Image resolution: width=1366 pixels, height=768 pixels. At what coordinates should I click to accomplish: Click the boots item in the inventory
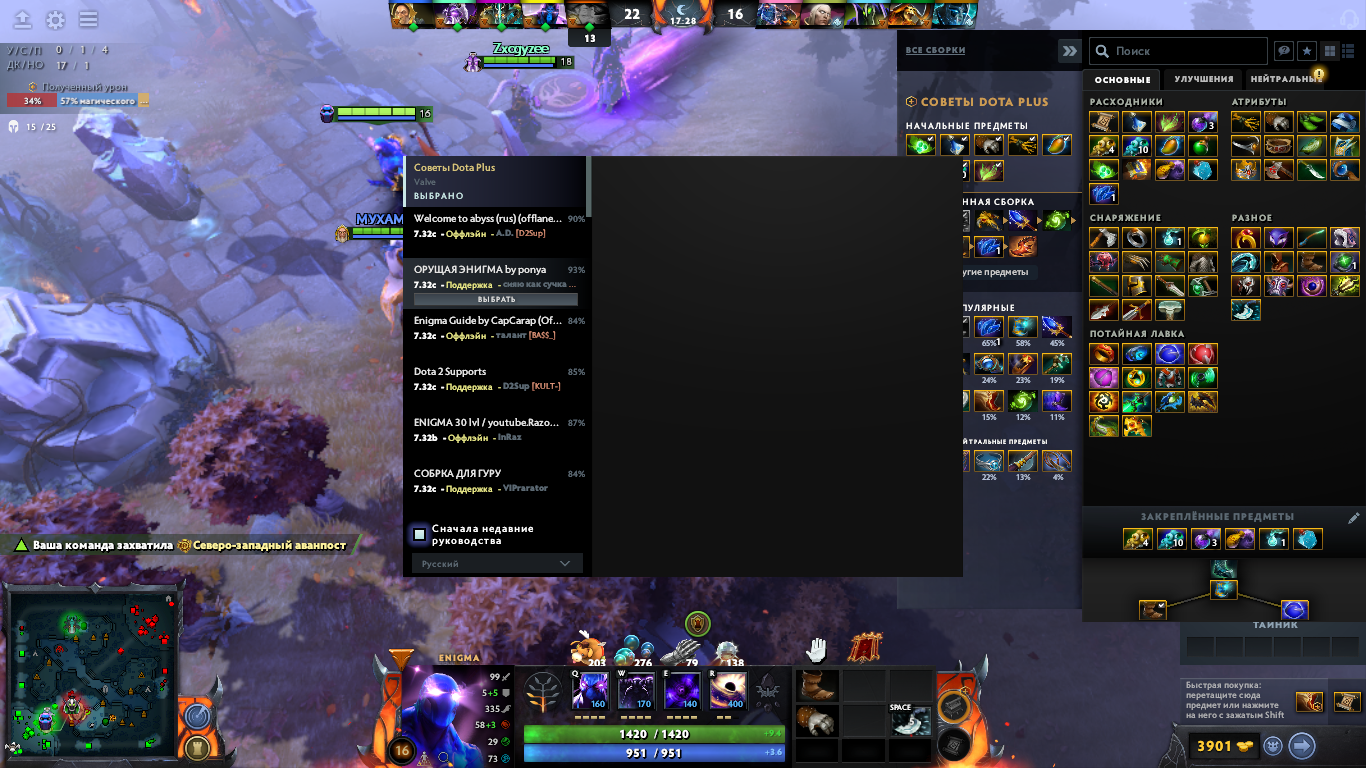tap(818, 686)
